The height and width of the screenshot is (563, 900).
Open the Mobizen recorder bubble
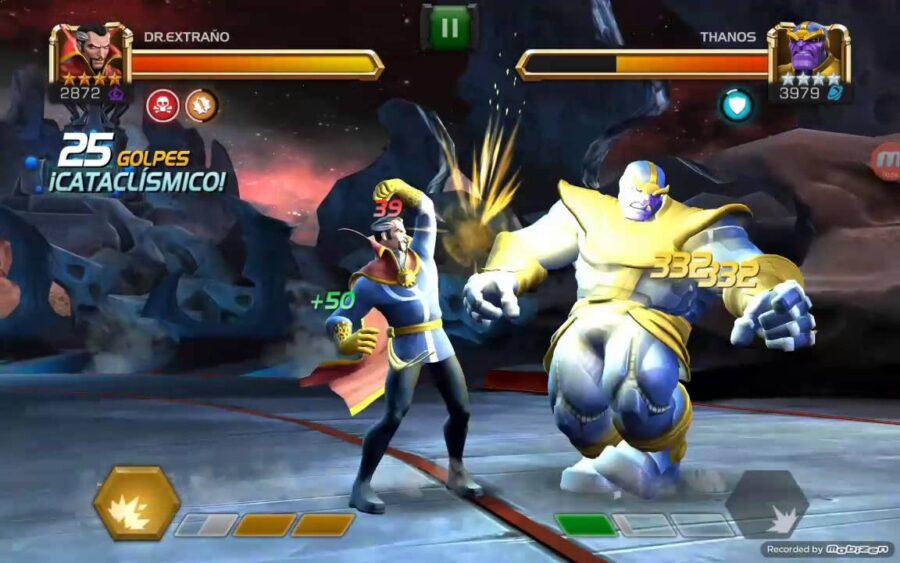pyautogui.click(x=886, y=160)
